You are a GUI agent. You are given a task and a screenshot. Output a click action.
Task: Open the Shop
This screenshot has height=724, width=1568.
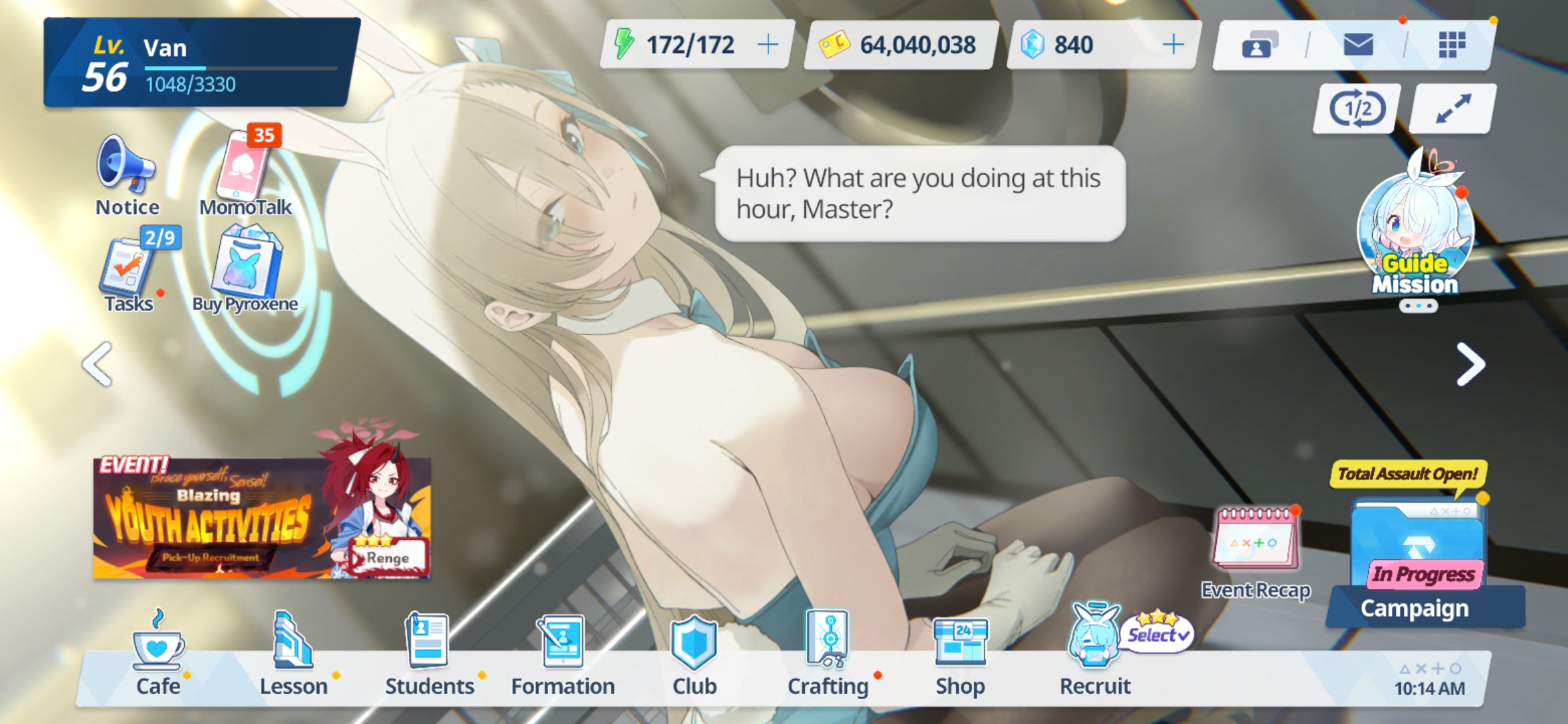(x=960, y=654)
